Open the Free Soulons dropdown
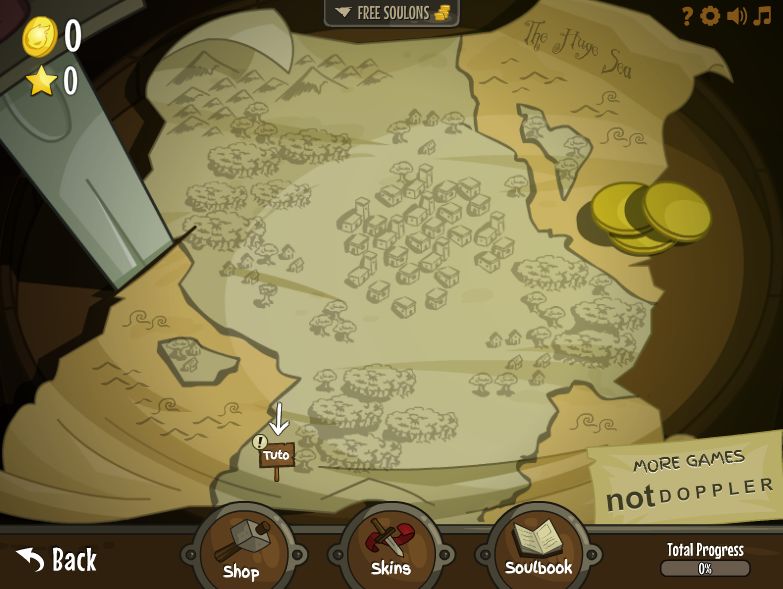The image size is (783, 589). 391,13
